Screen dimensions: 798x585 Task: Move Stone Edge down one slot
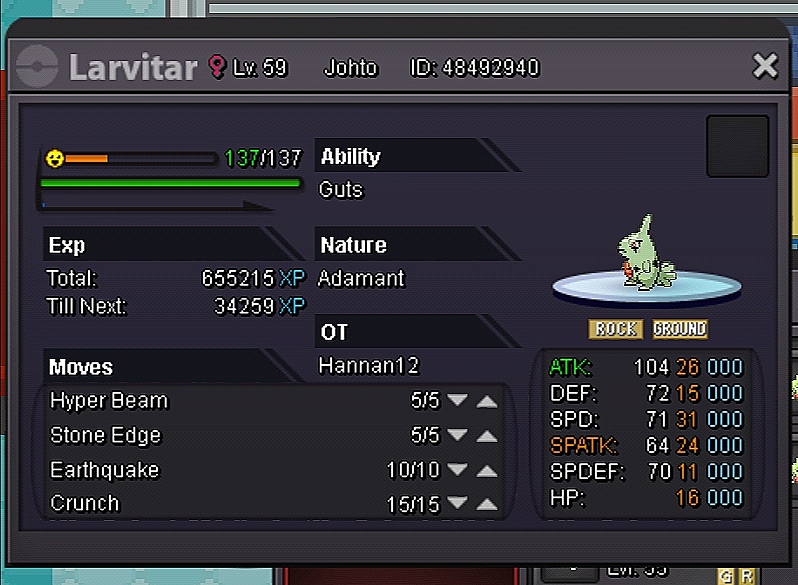[458, 436]
